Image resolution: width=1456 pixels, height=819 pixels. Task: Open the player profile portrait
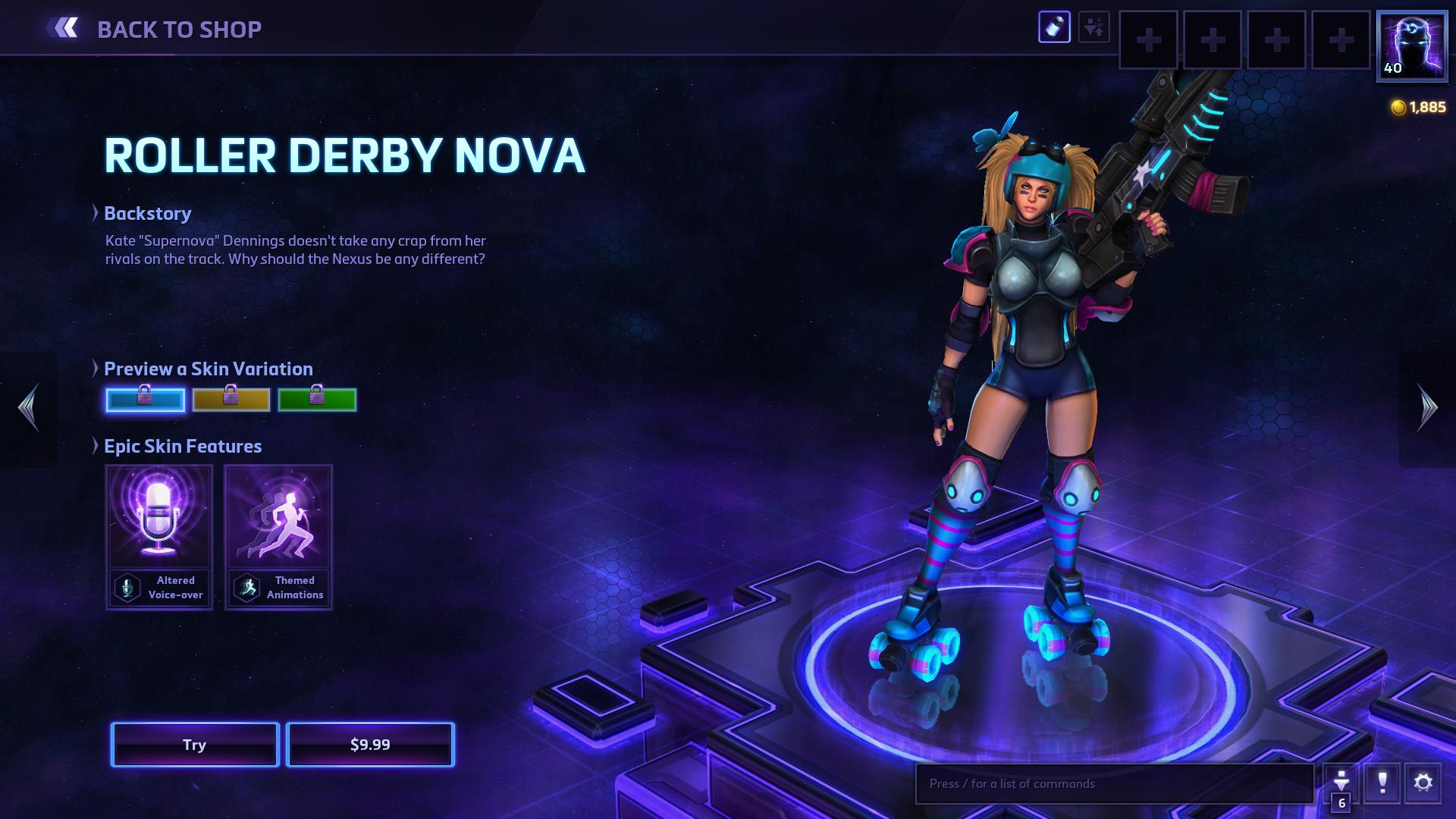click(x=1411, y=45)
